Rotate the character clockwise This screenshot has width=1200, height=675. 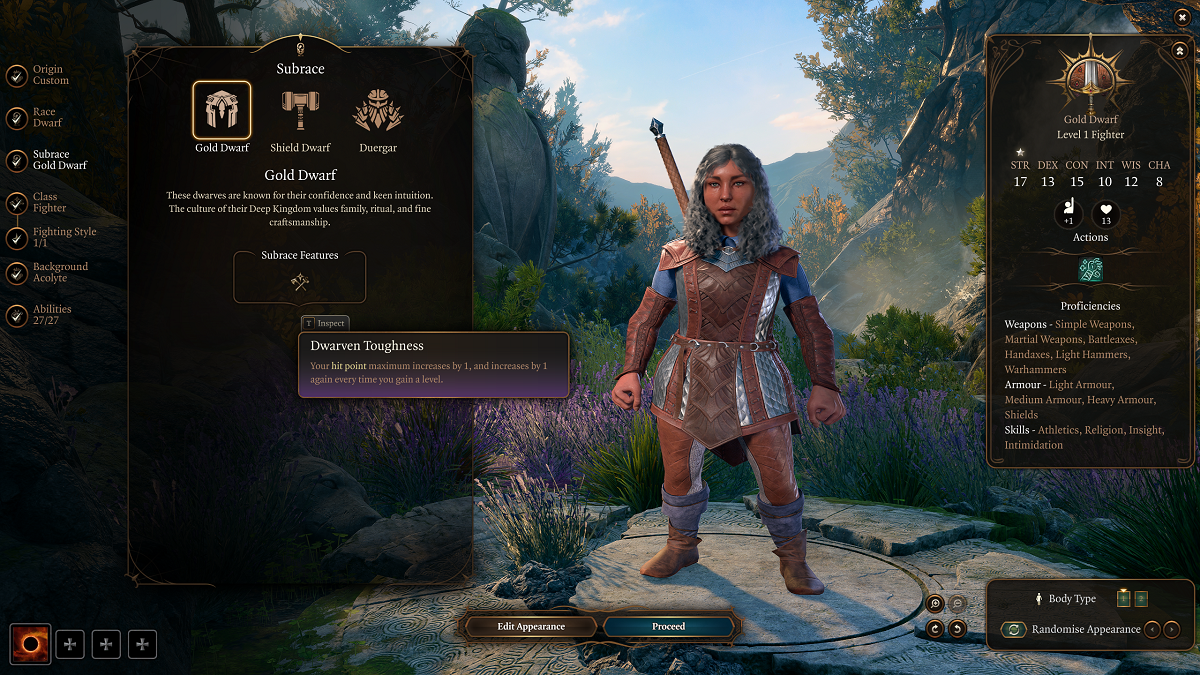(x=935, y=629)
